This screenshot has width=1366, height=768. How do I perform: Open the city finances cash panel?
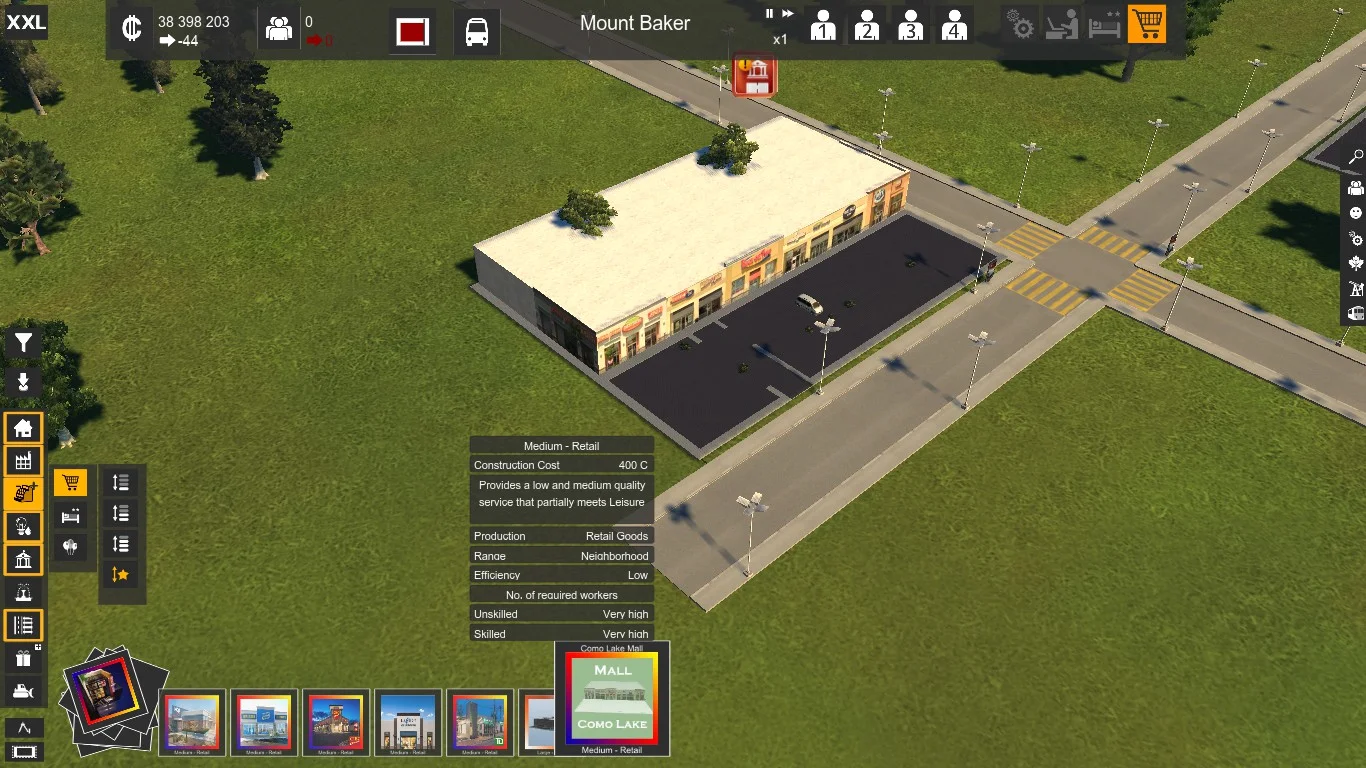click(131, 29)
